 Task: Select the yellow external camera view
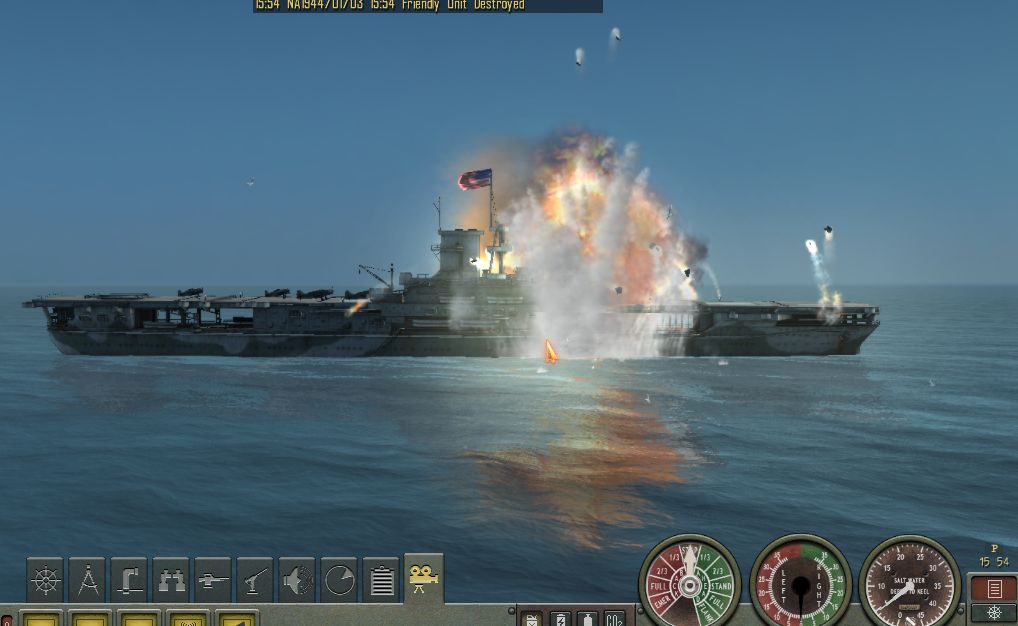point(424,578)
